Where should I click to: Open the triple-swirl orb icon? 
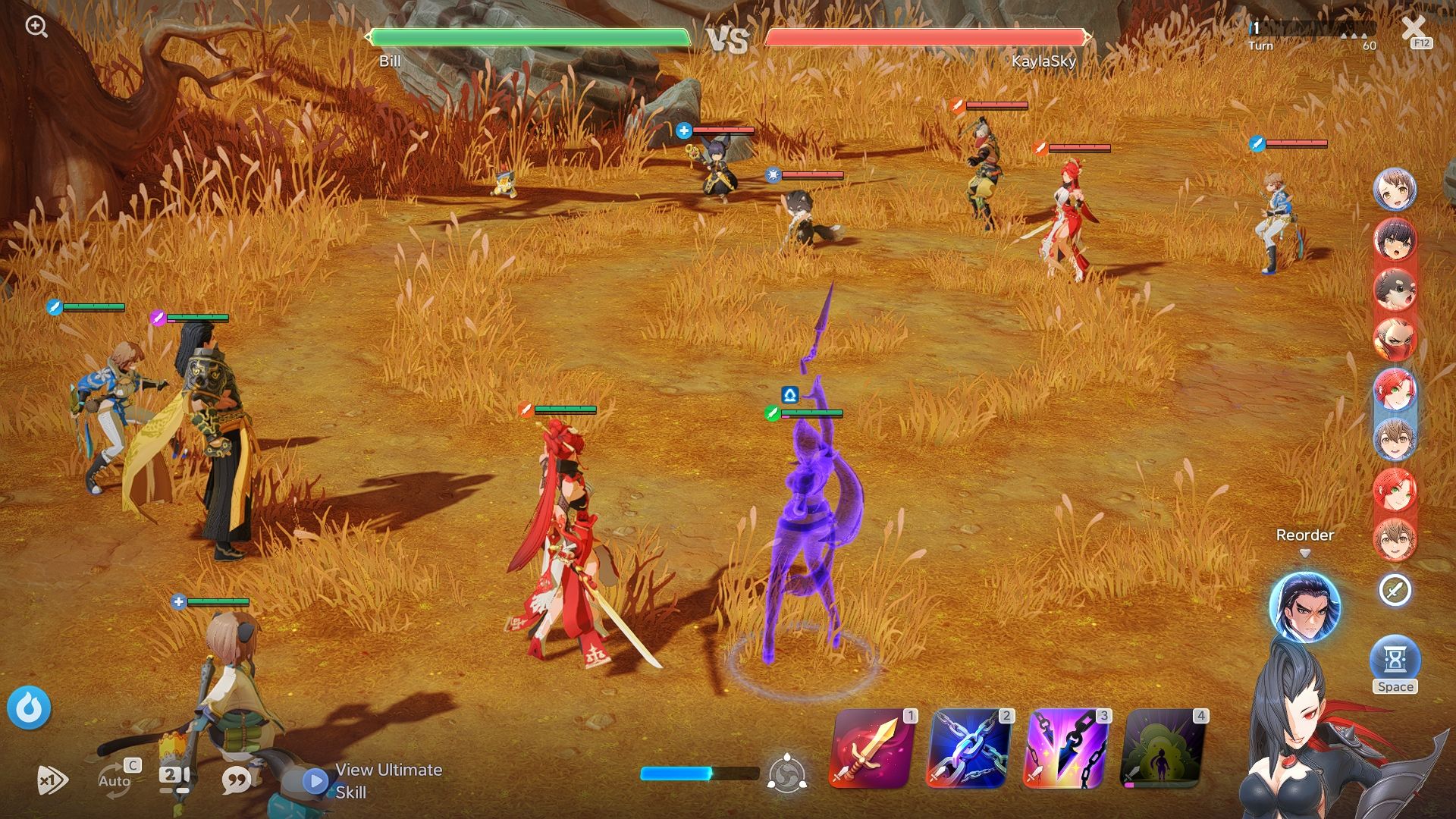click(787, 774)
